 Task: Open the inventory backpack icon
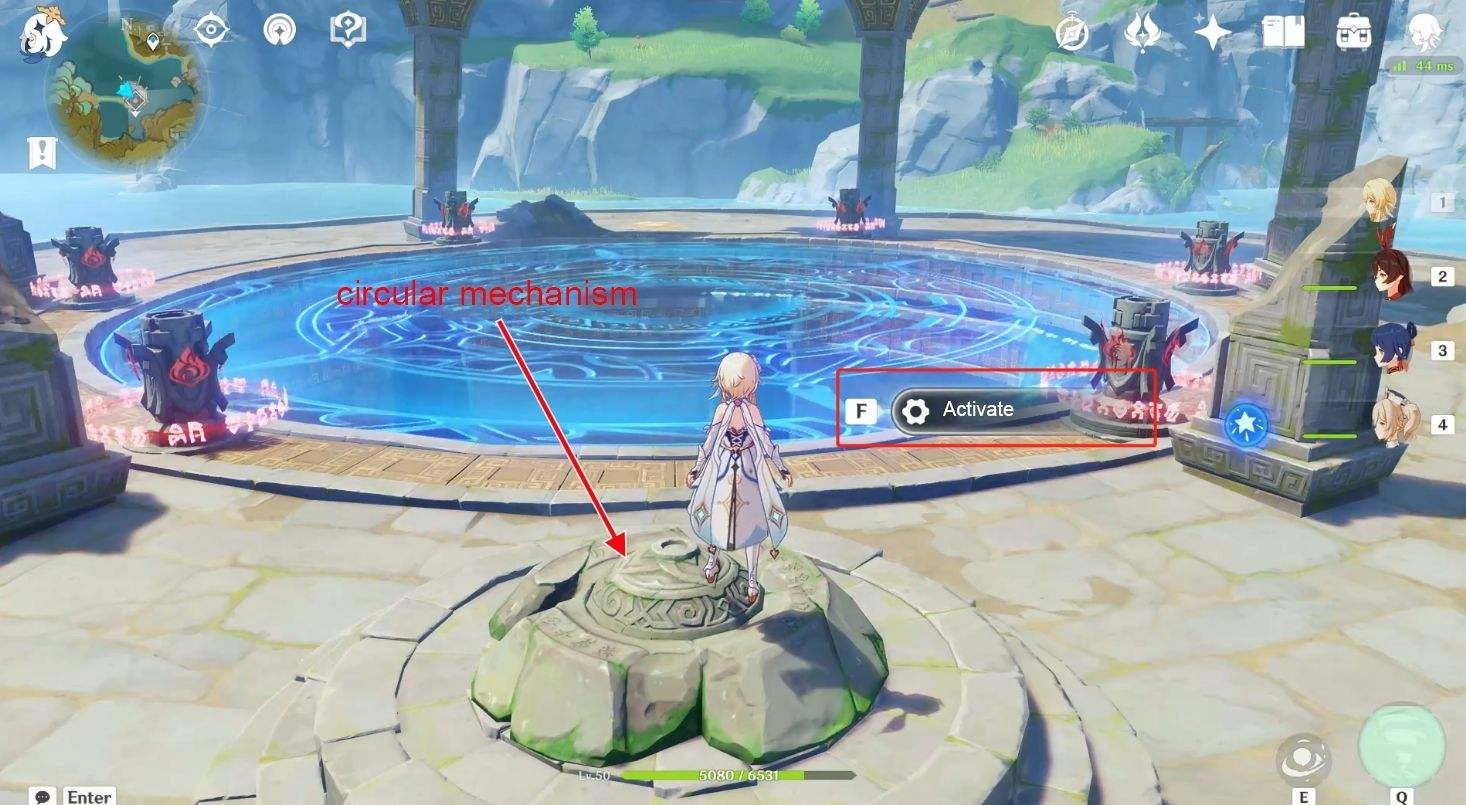tap(1351, 31)
